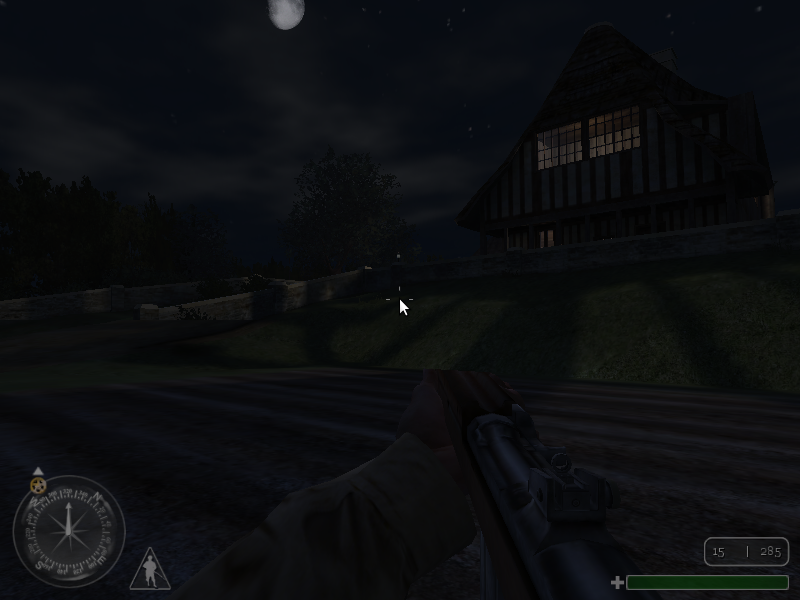The height and width of the screenshot is (600, 800).
Task: Click the compass dial
Action: 68,531
